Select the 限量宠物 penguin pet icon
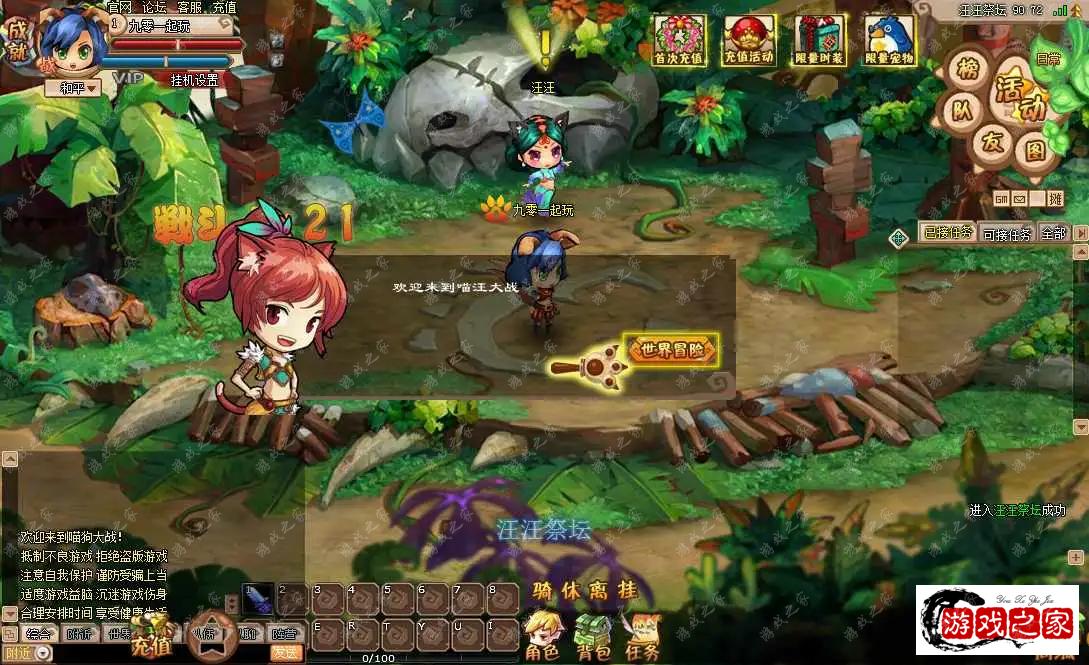The height and width of the screenshot is (665, 1089). (889, 40)
